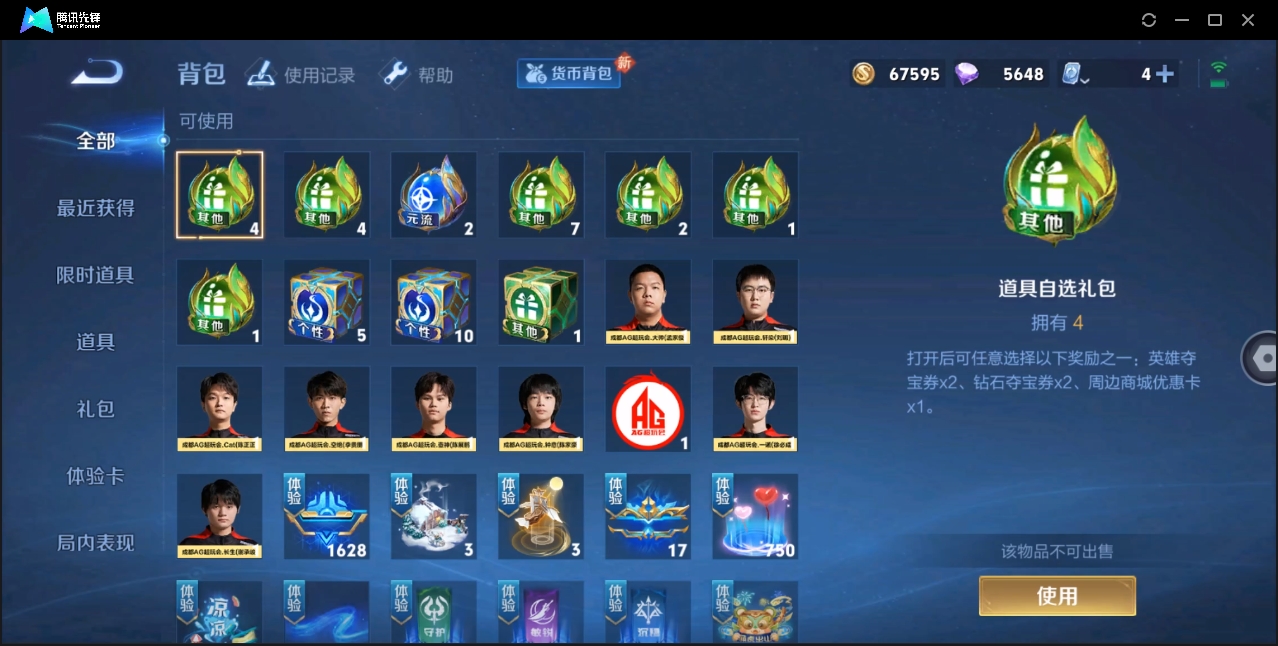Select the green 其他 gift with quantity 7
The width and height of the screenshot is (1278, 646).
pyautogui.click(x=541, y=195)
